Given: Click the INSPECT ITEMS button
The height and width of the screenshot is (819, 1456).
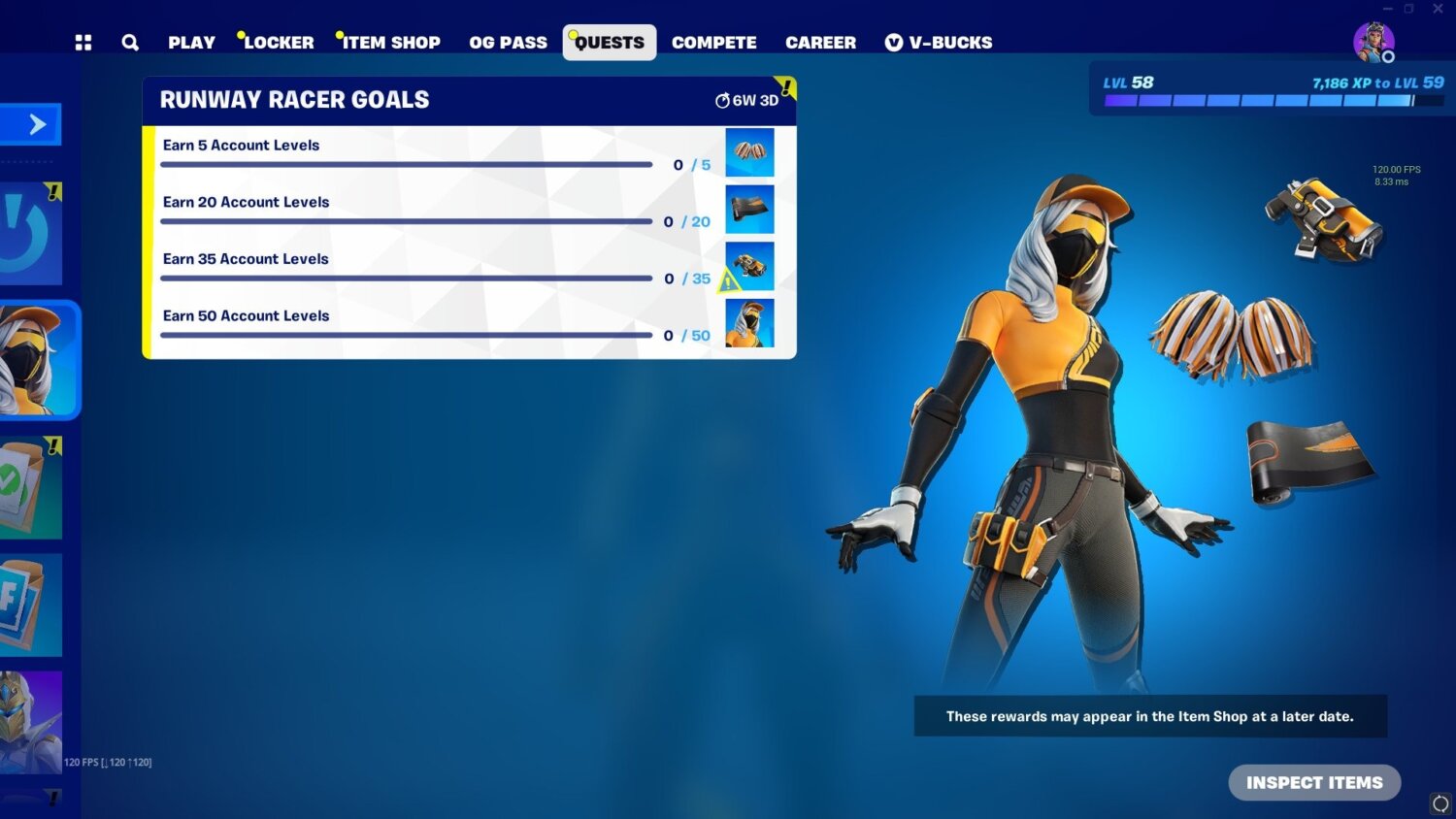Looking at the screenshot, I should [x=1314, y=782].
